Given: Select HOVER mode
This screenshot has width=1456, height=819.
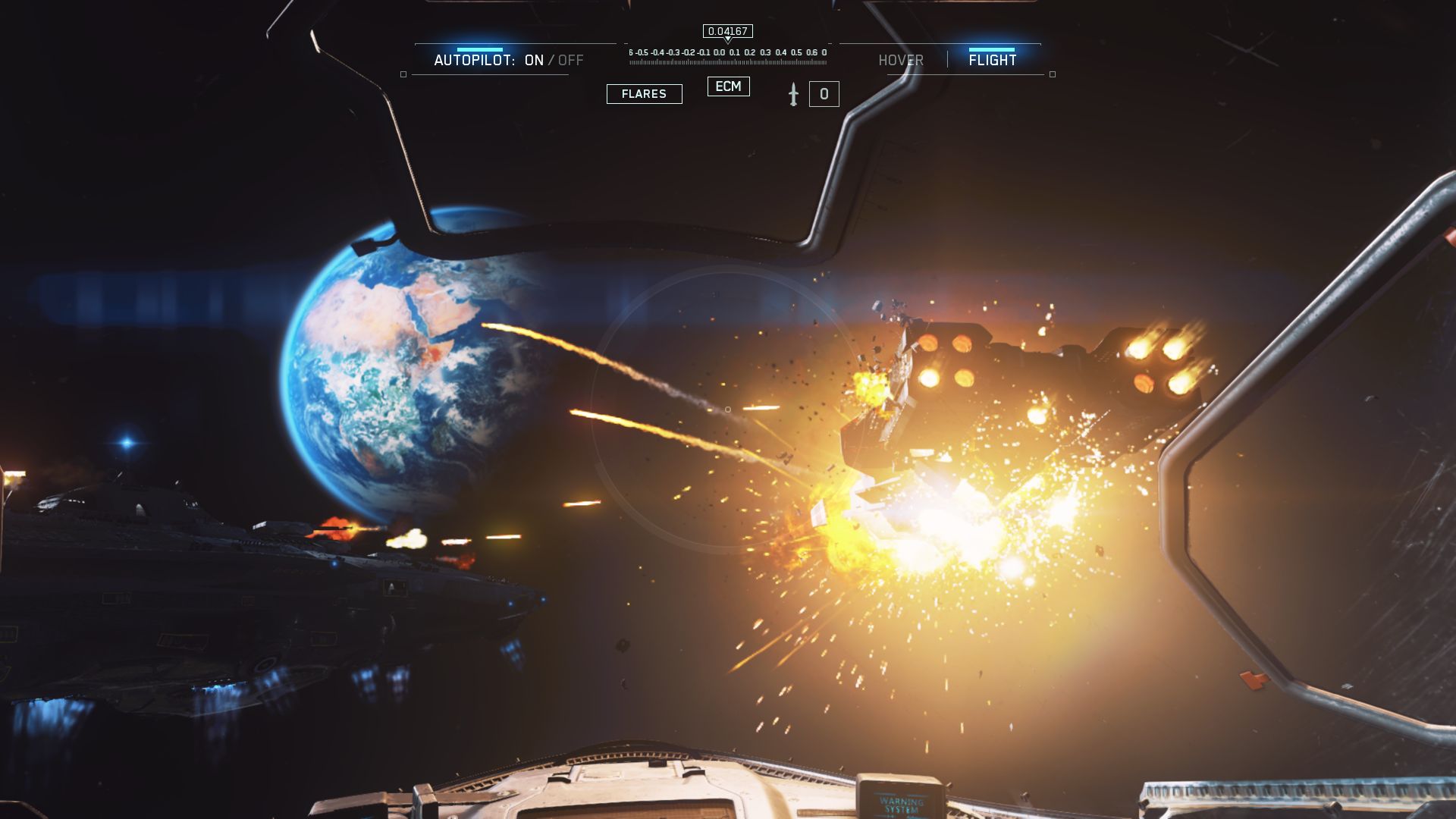Looking at the screenshot, I should pyautogui.click(x=900, y=61).
